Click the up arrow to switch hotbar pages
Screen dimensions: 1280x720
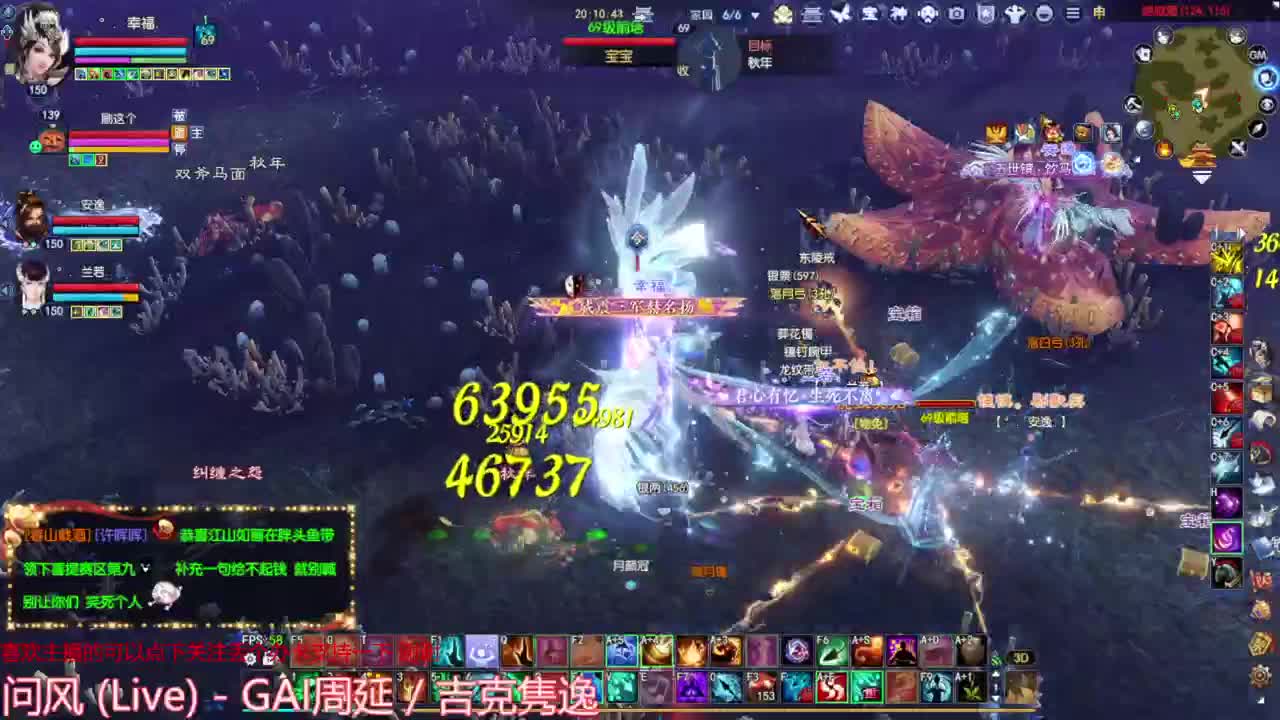[994, 674]
